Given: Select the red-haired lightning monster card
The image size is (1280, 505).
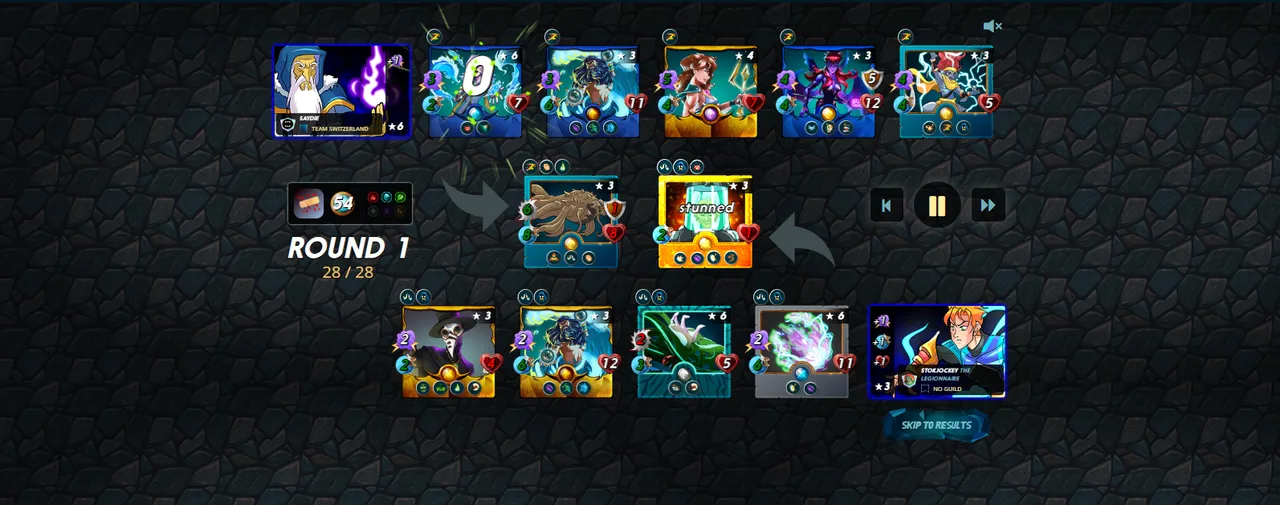Looking at the screenshot, I should tap(947, 91).
